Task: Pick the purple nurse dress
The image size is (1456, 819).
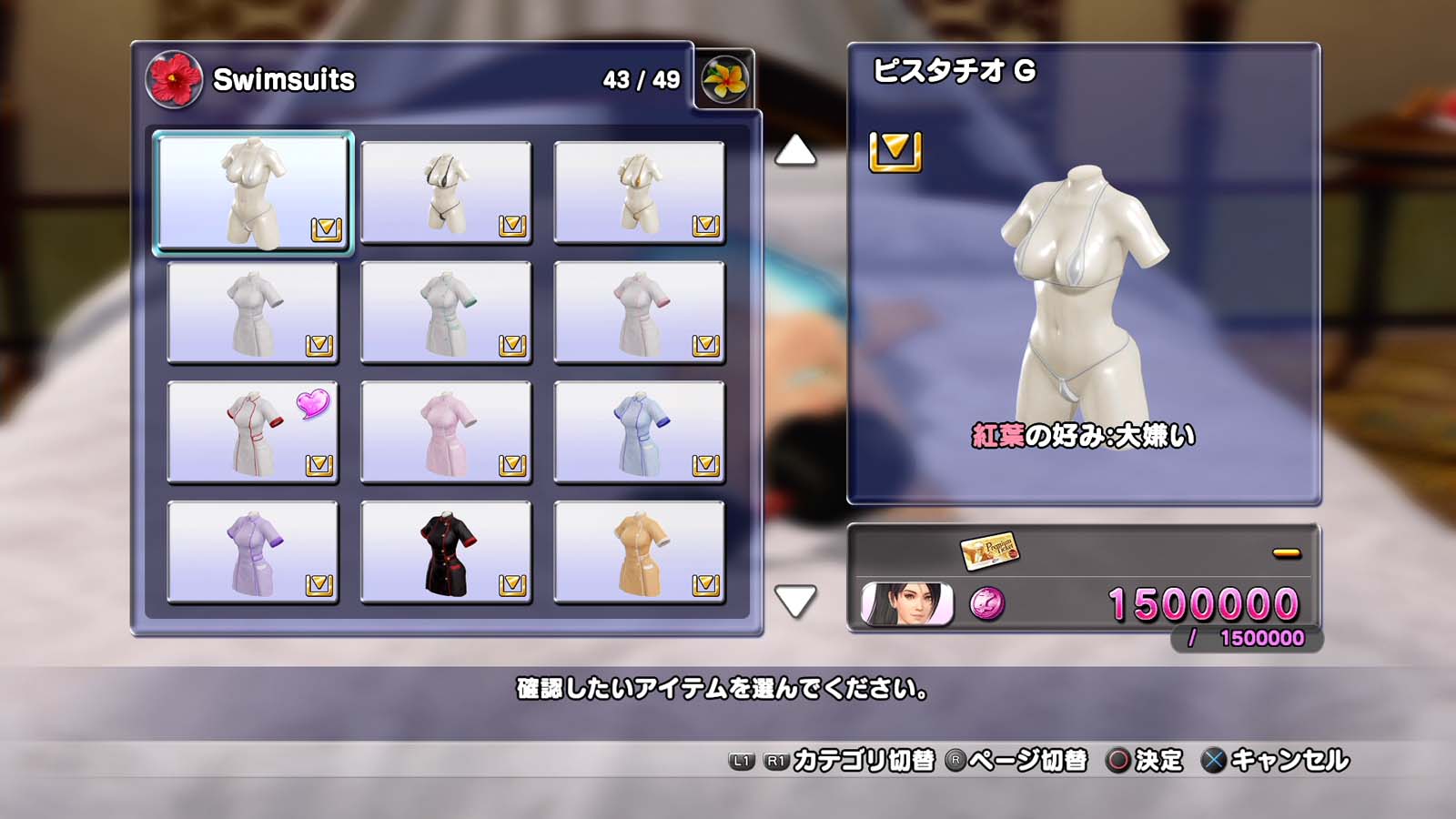Action: (253, 552)
